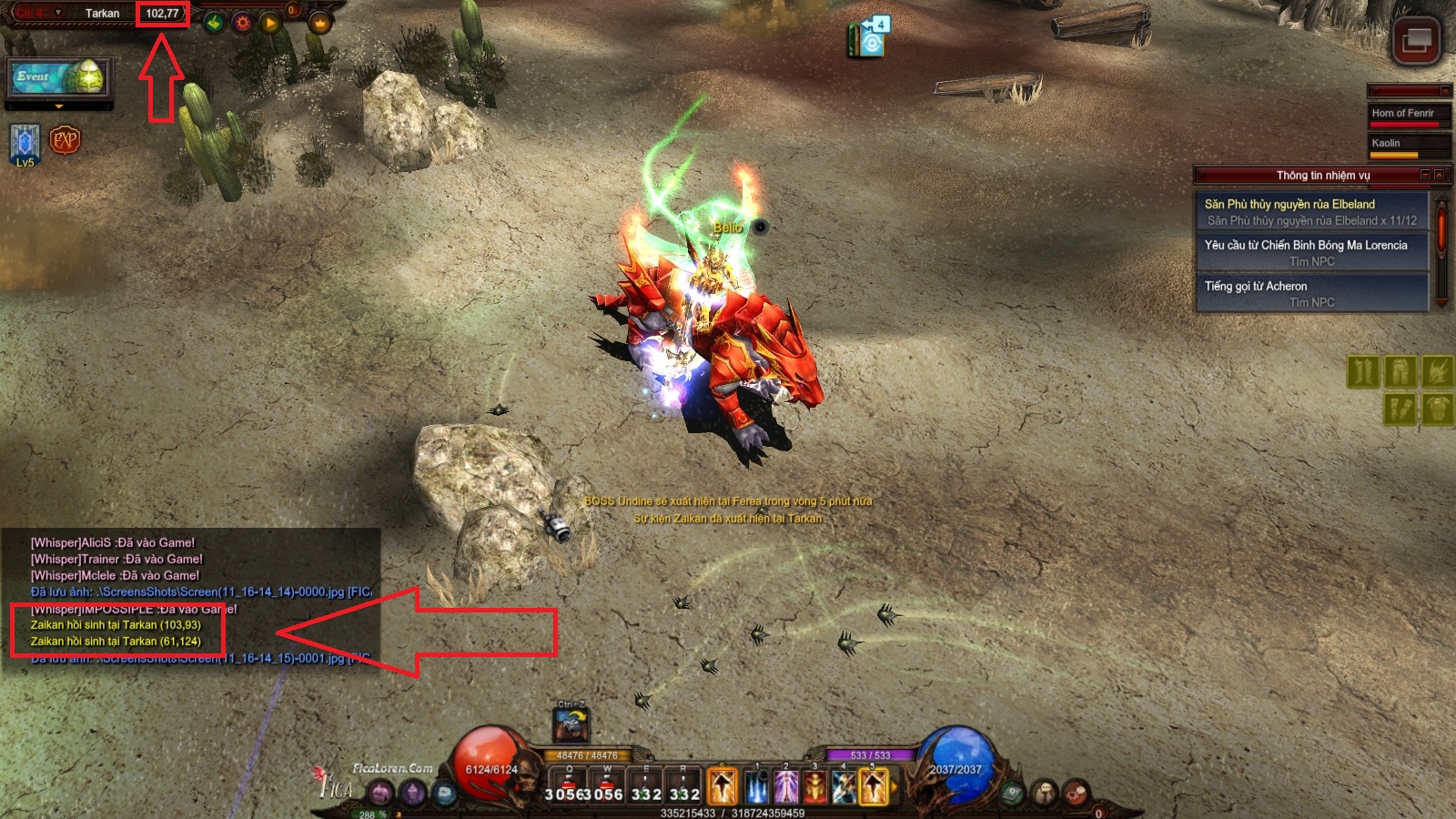1456x819 pixels.
Task: Minimize the Thông tin nhiệm vụ quest panel
Action: 1425,175
